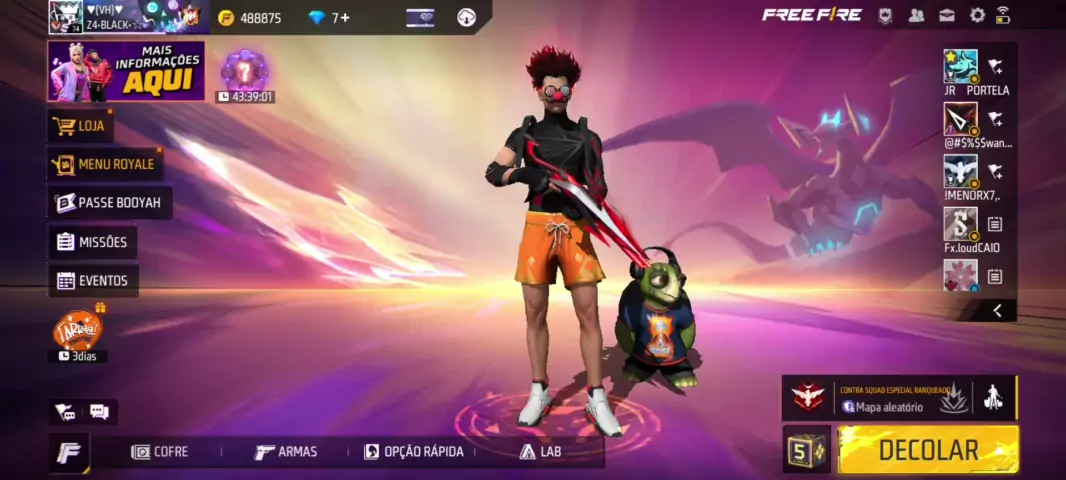Open the EVENTOS calendar
Image resolution: width=1066 pixels, height=480 pixels.
(x=93, y=281)
